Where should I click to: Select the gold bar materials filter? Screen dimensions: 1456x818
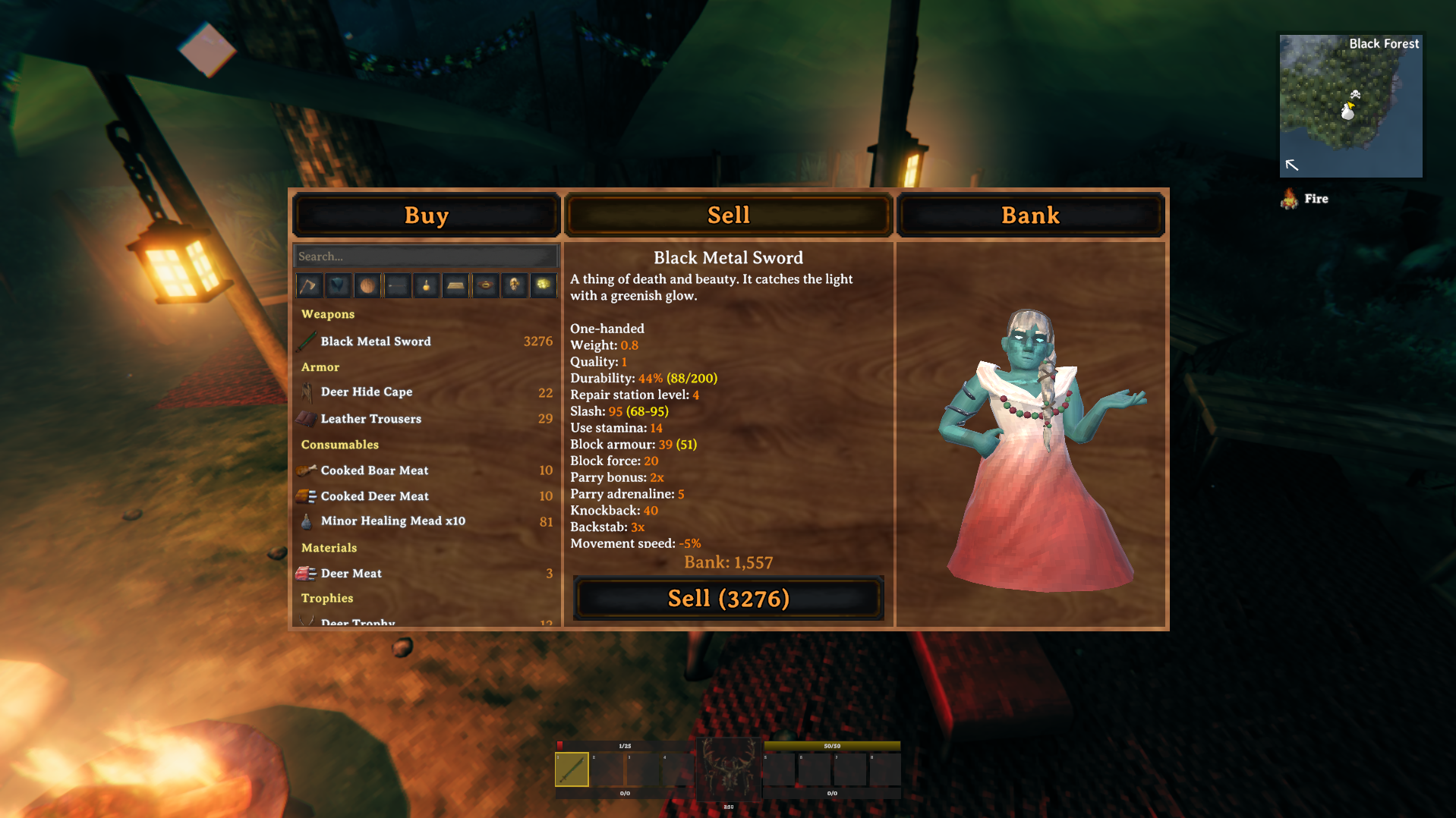coord(455,285)
